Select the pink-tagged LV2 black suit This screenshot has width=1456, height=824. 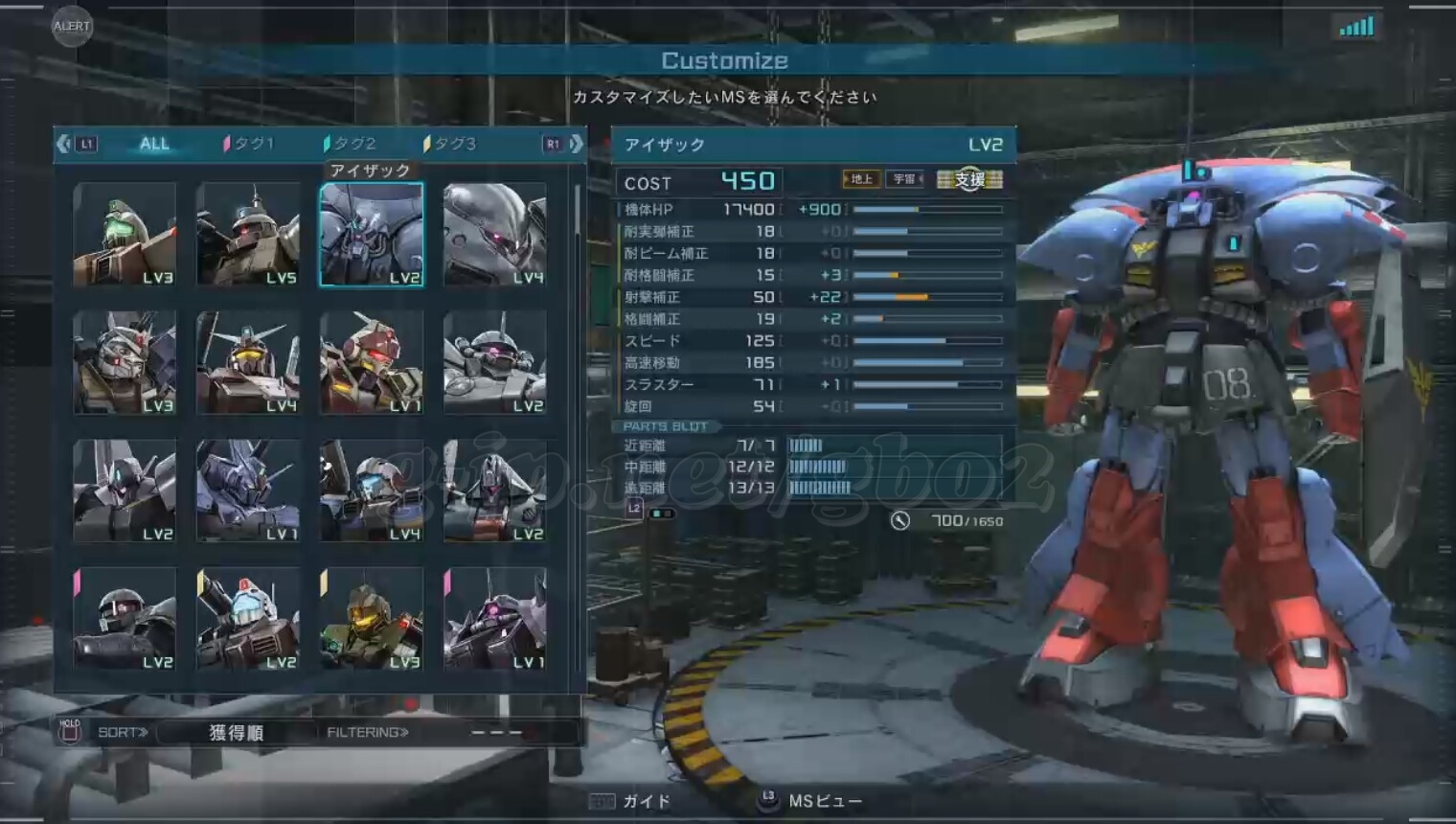(125, 618)
